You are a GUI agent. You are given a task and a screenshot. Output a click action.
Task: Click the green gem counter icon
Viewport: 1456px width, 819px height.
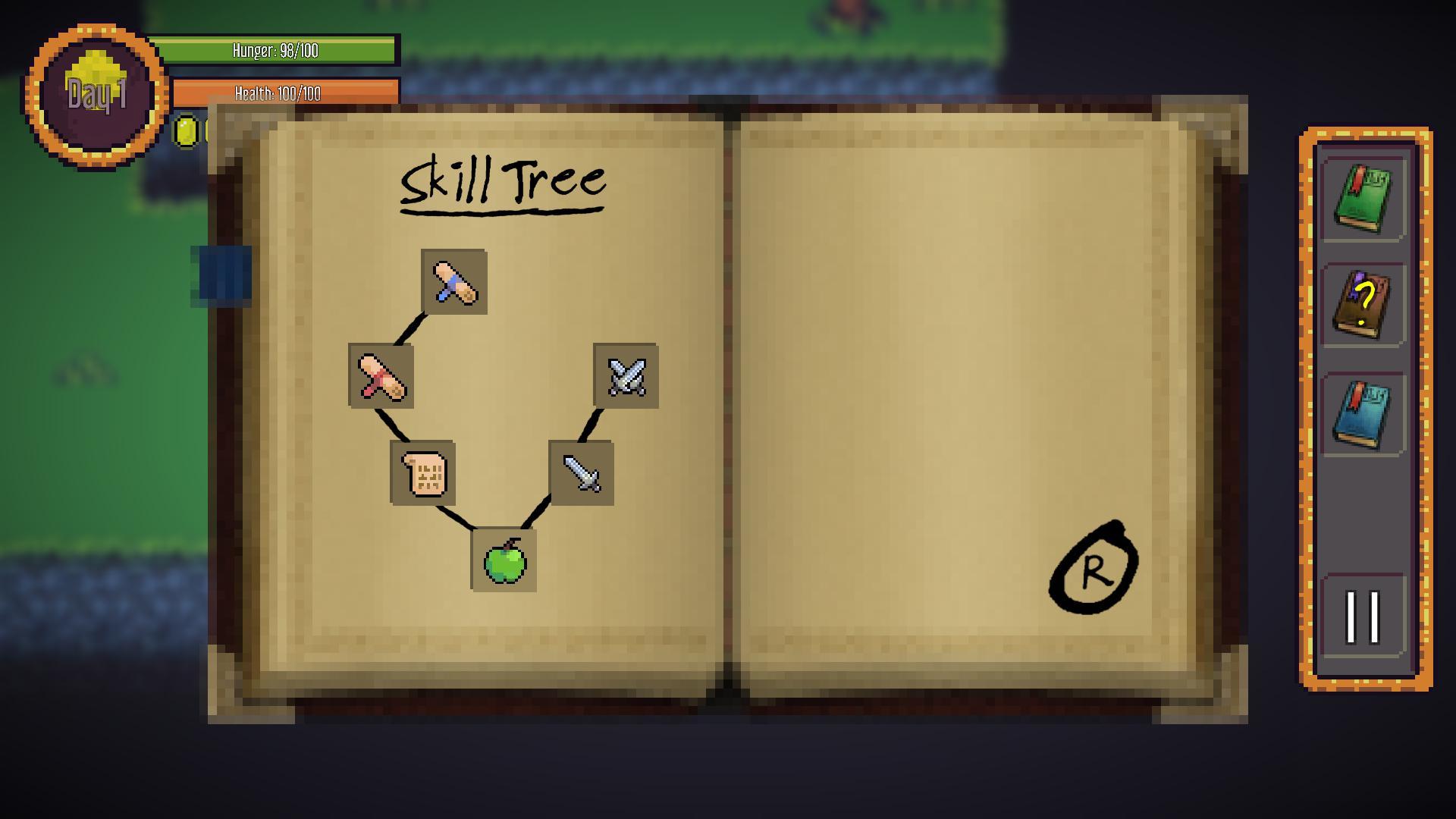[206, 133]
